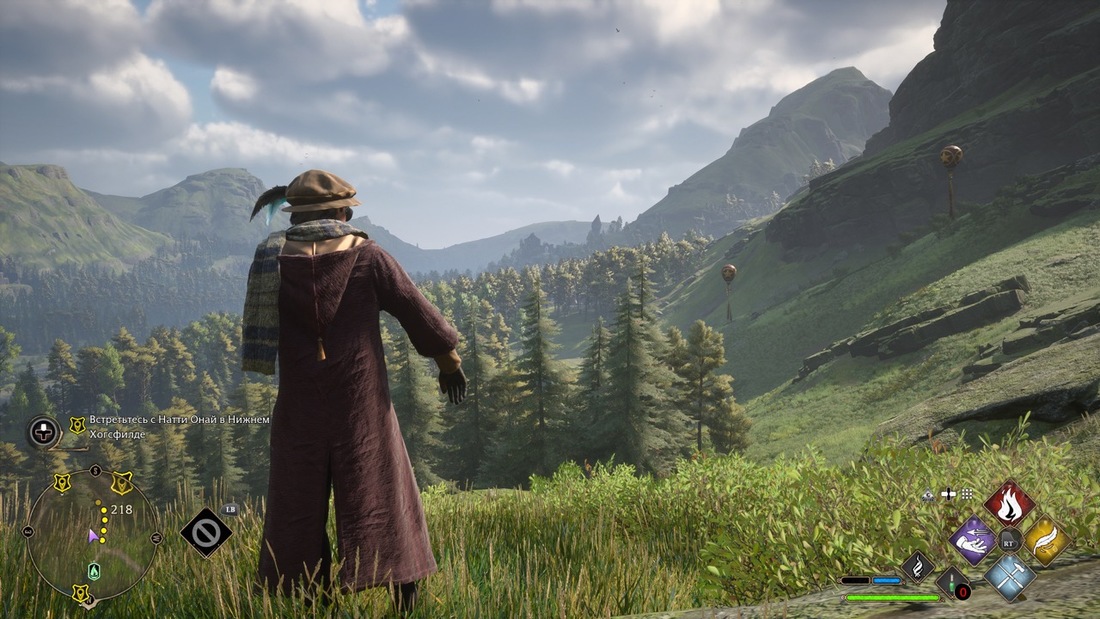
Task: Click the empty tool slot with prohibition sign
Action: point(206,533)
